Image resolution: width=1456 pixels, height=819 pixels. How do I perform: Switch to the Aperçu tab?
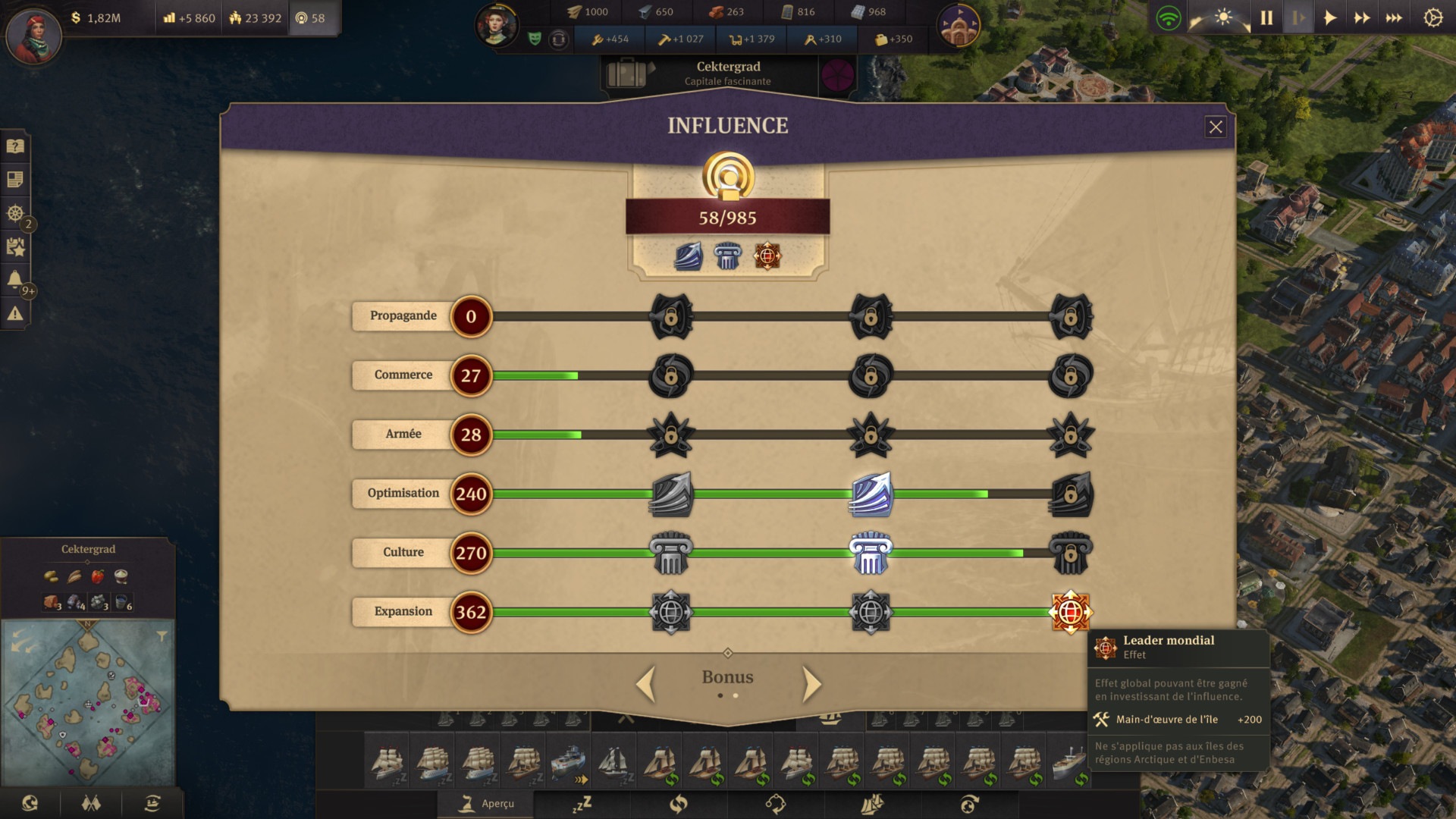click(487, 804)
